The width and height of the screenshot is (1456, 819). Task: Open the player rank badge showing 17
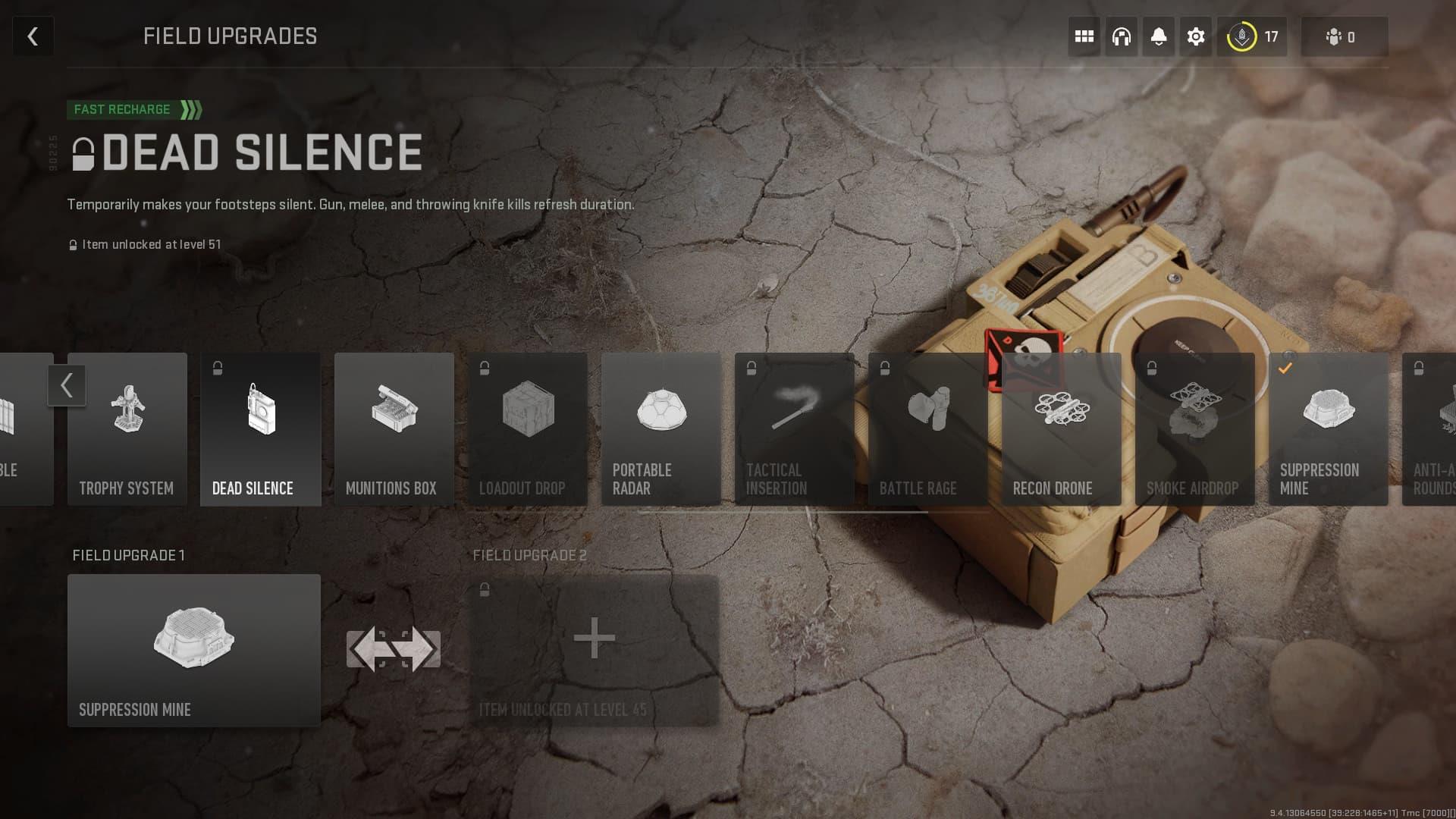click(x=1252, y=36)
